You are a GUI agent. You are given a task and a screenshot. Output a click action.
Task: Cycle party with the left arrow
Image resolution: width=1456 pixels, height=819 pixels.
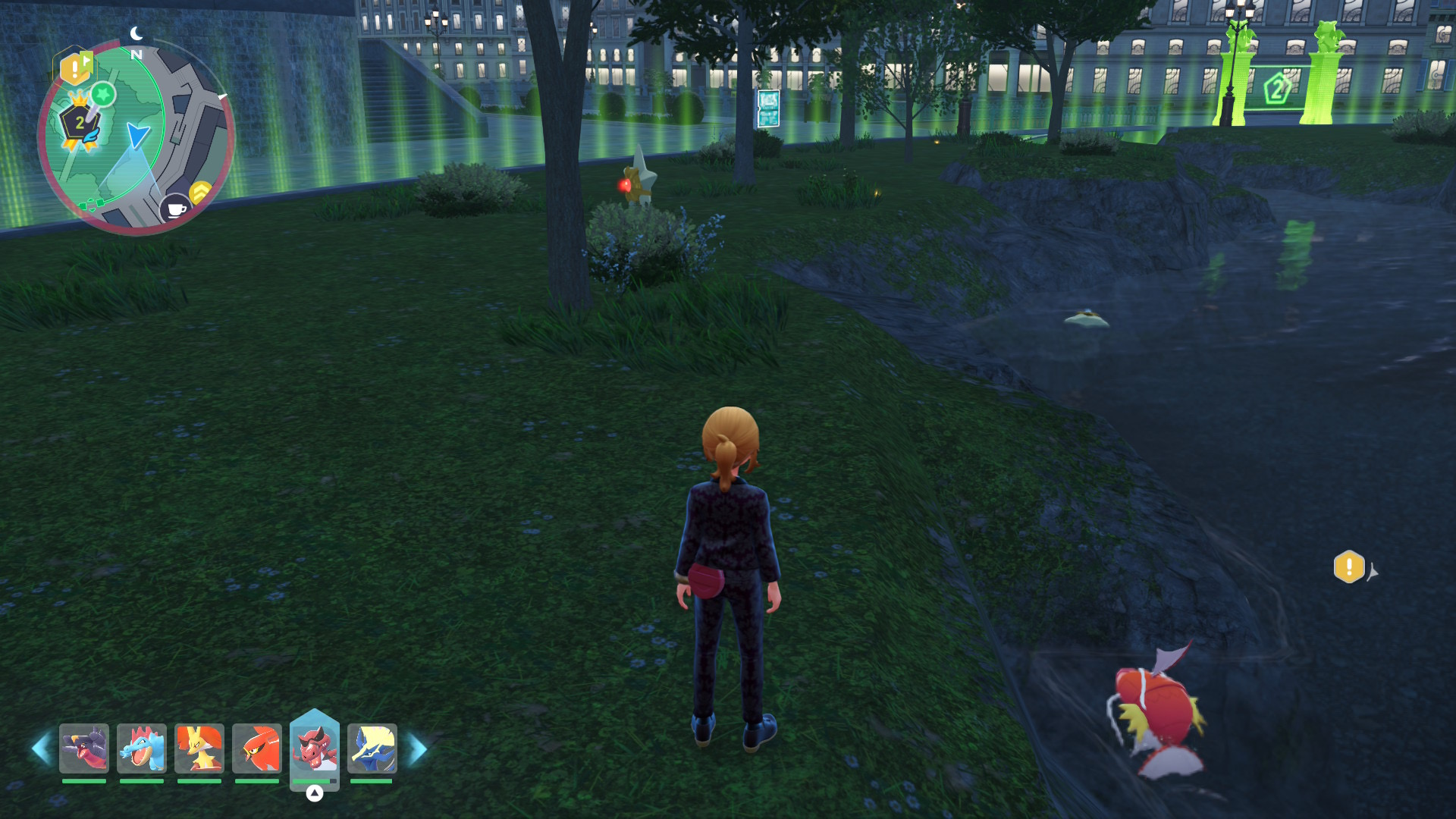pyautogui.click(x=42, y=749)
